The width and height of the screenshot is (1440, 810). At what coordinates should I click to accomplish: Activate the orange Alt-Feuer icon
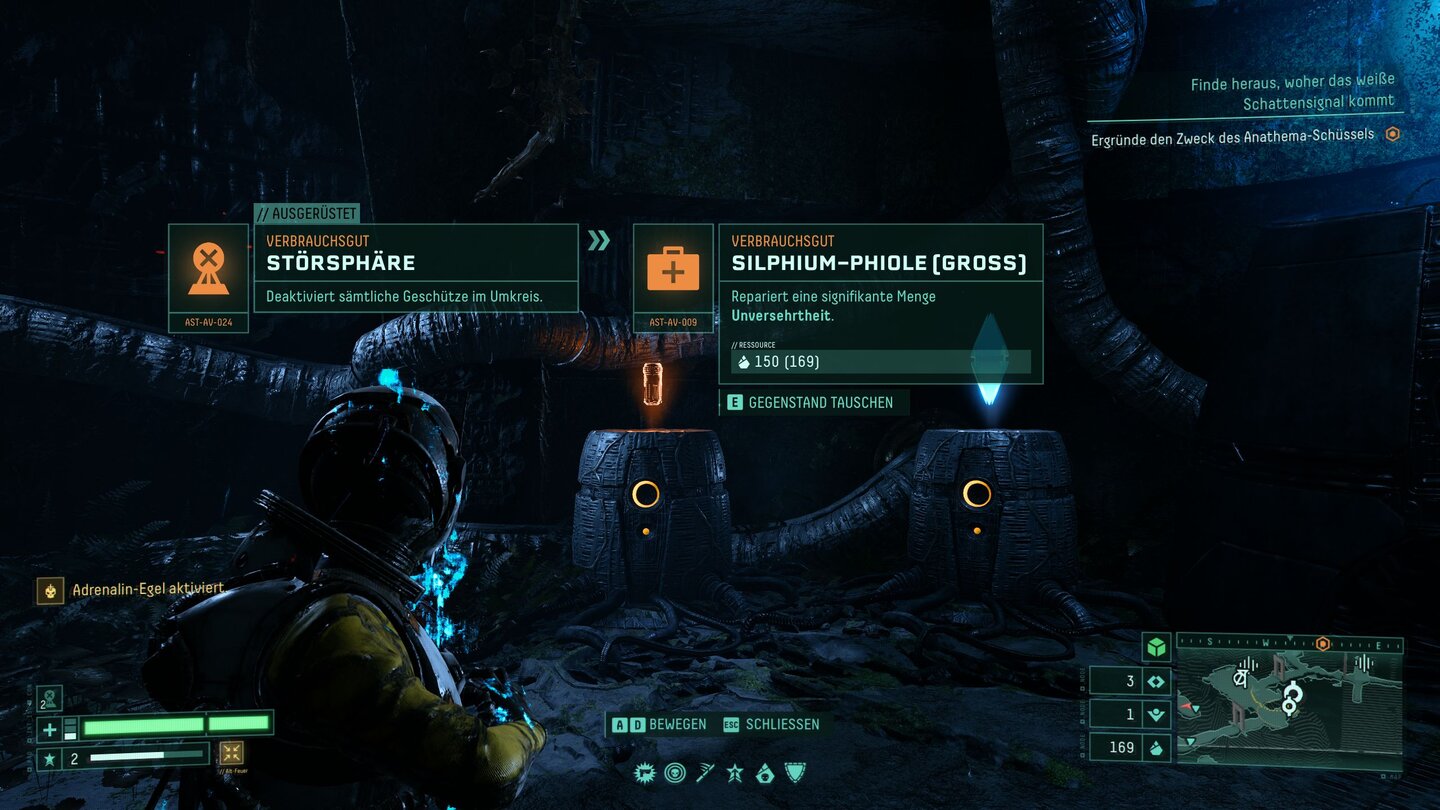tap(231, 753)
